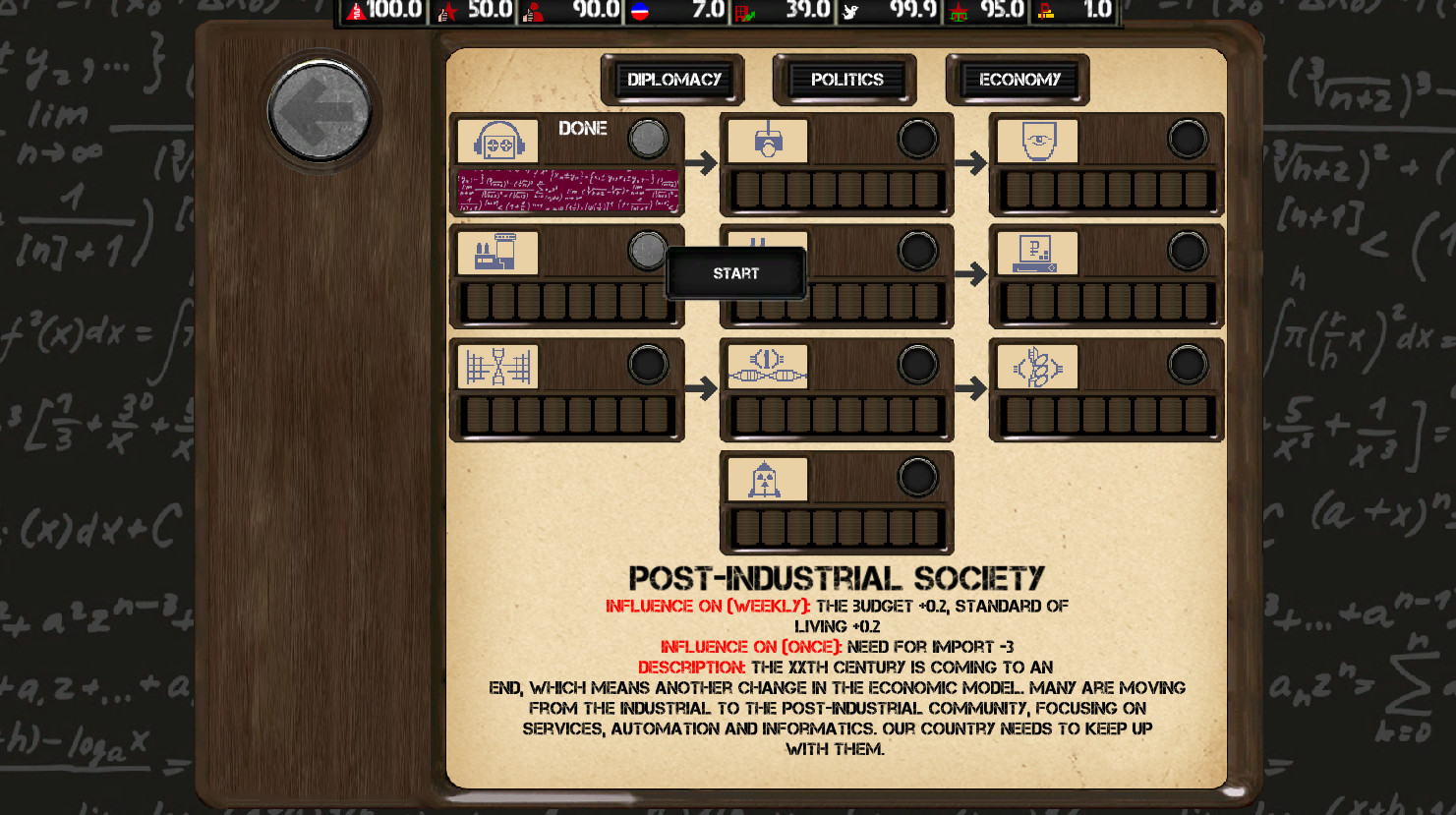Click the nuclear rocket technology icon
Viewport: 1456px width, 815px height.
pos(767,479)
